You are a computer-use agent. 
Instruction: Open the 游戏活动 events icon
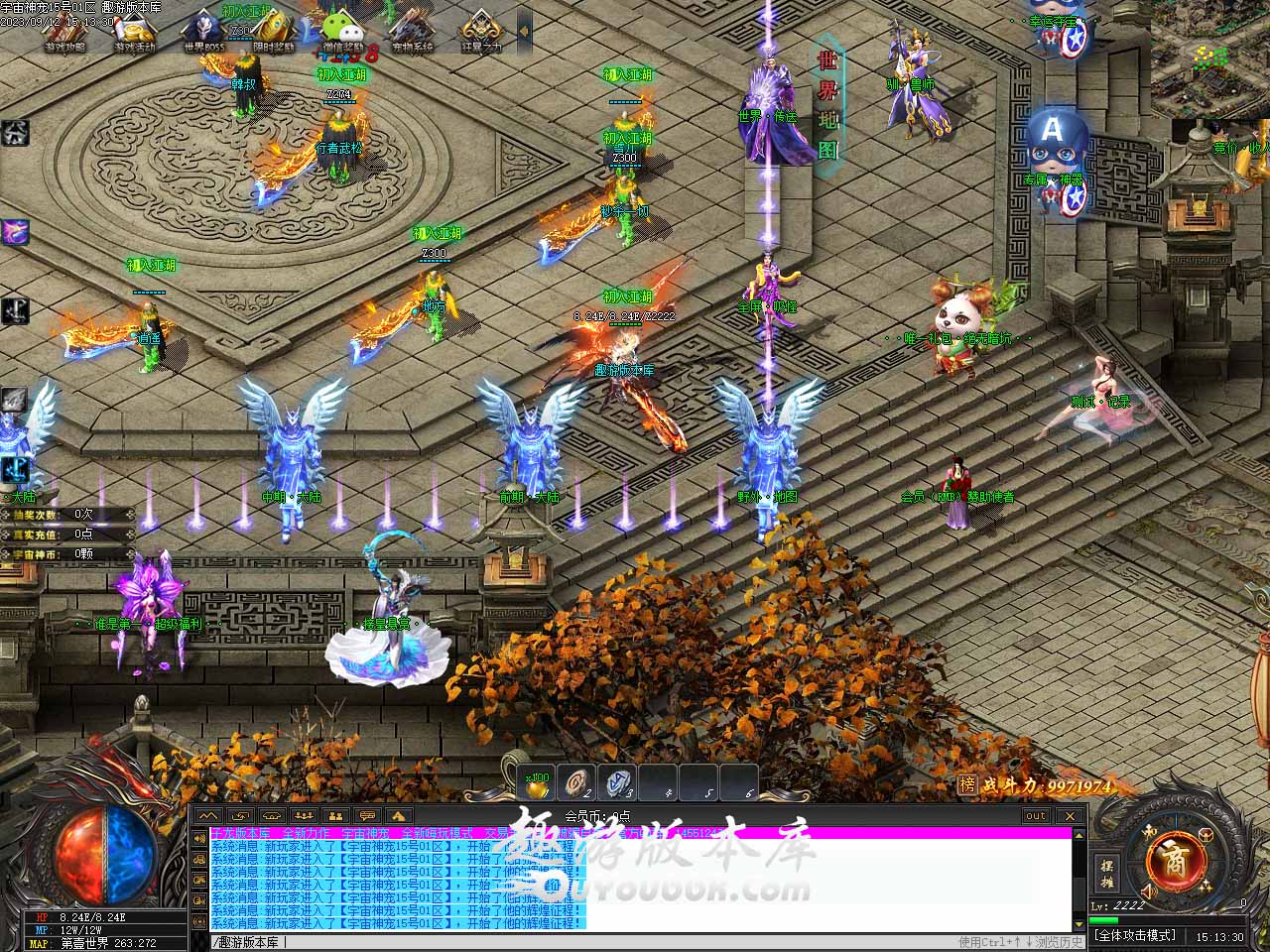[x=135, y=32]
